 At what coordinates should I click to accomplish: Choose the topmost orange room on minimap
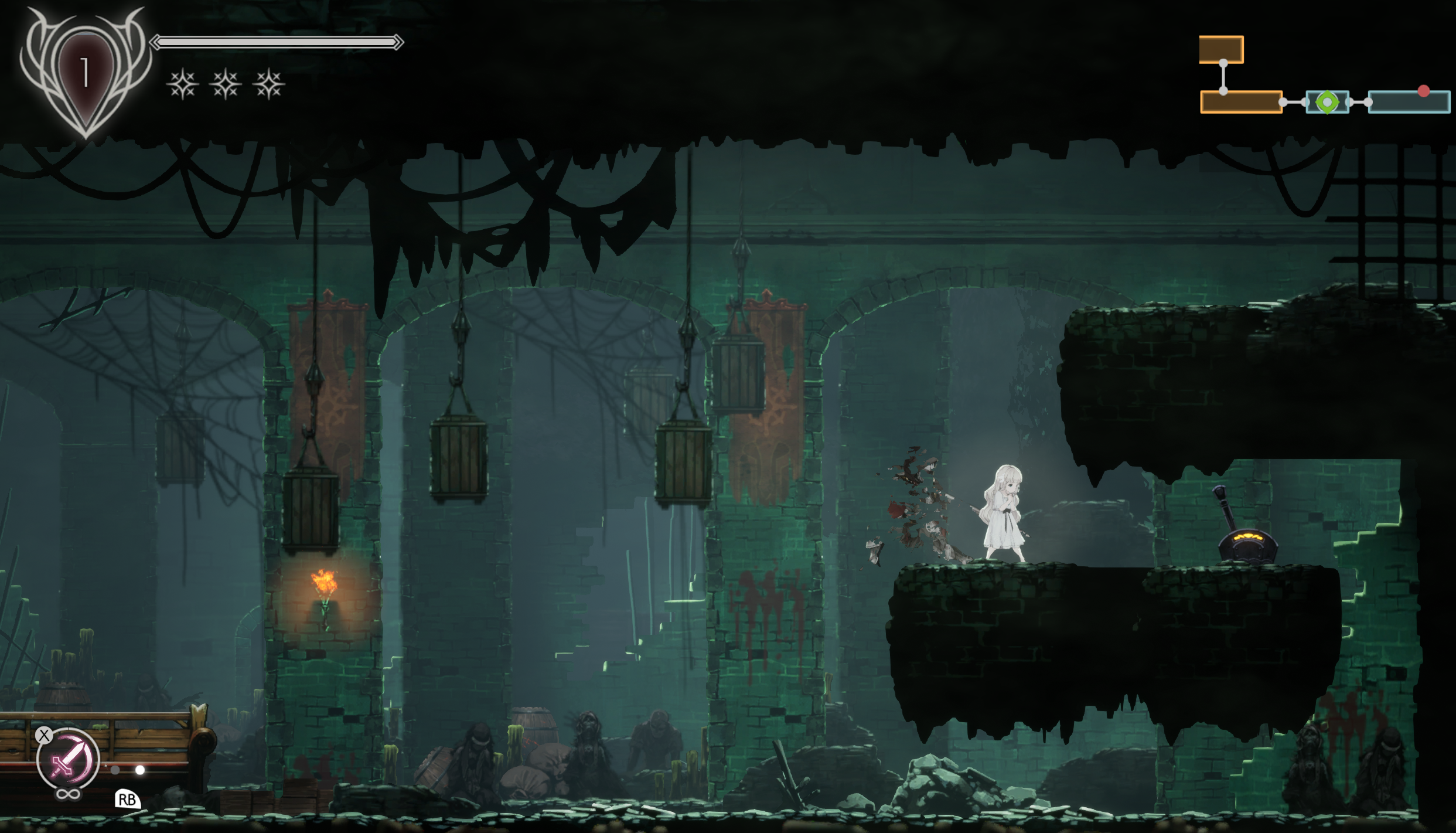coord(1221,49)
